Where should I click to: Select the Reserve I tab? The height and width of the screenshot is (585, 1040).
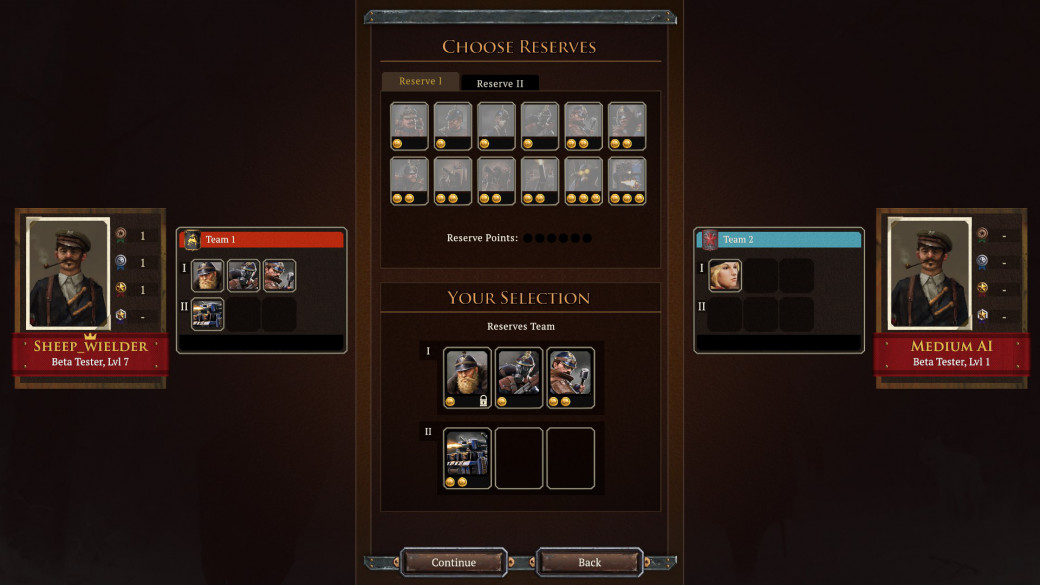click(x=419, y=81)
